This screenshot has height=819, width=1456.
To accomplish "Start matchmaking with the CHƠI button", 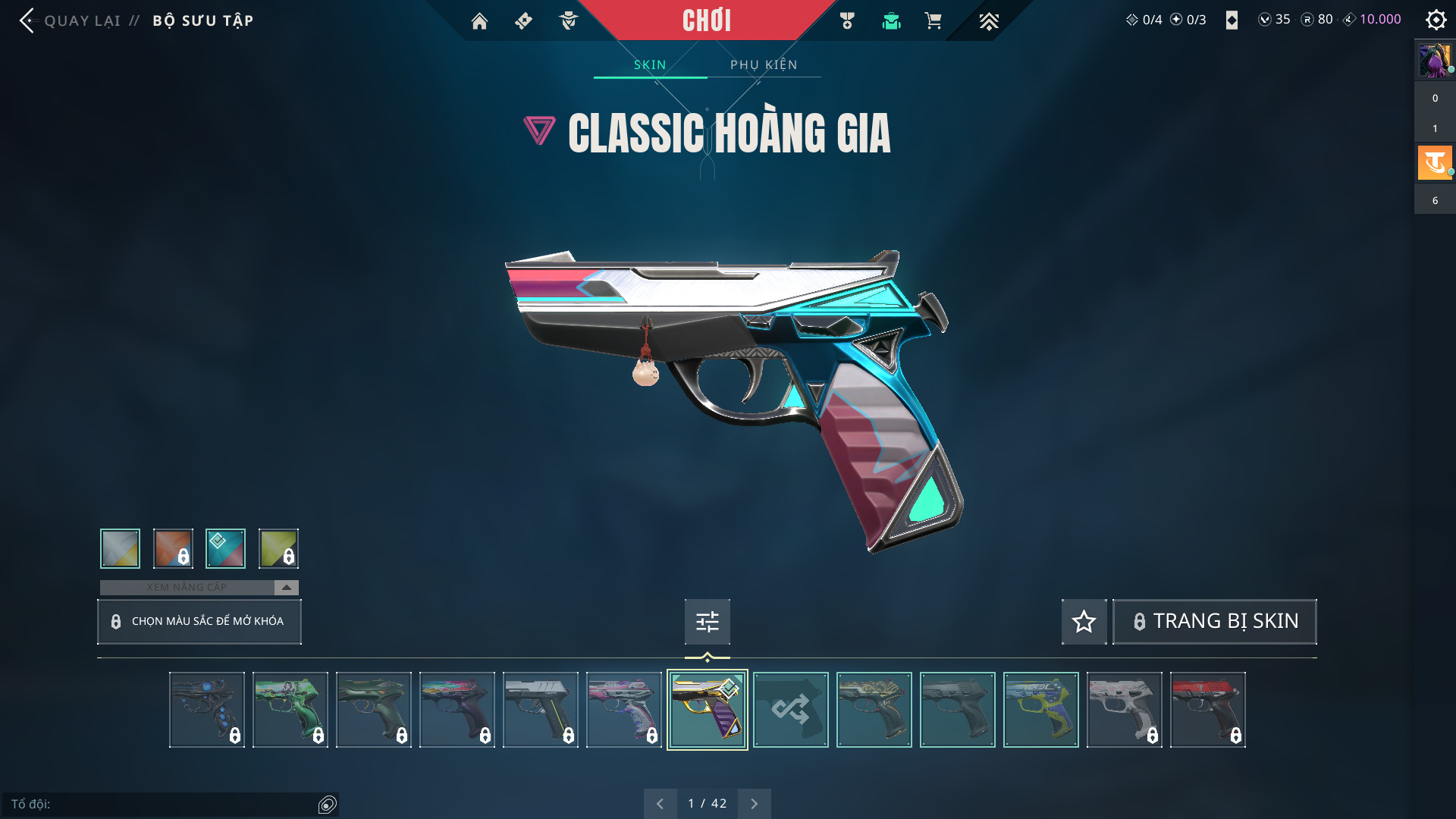I will click(x=706, y=20).
